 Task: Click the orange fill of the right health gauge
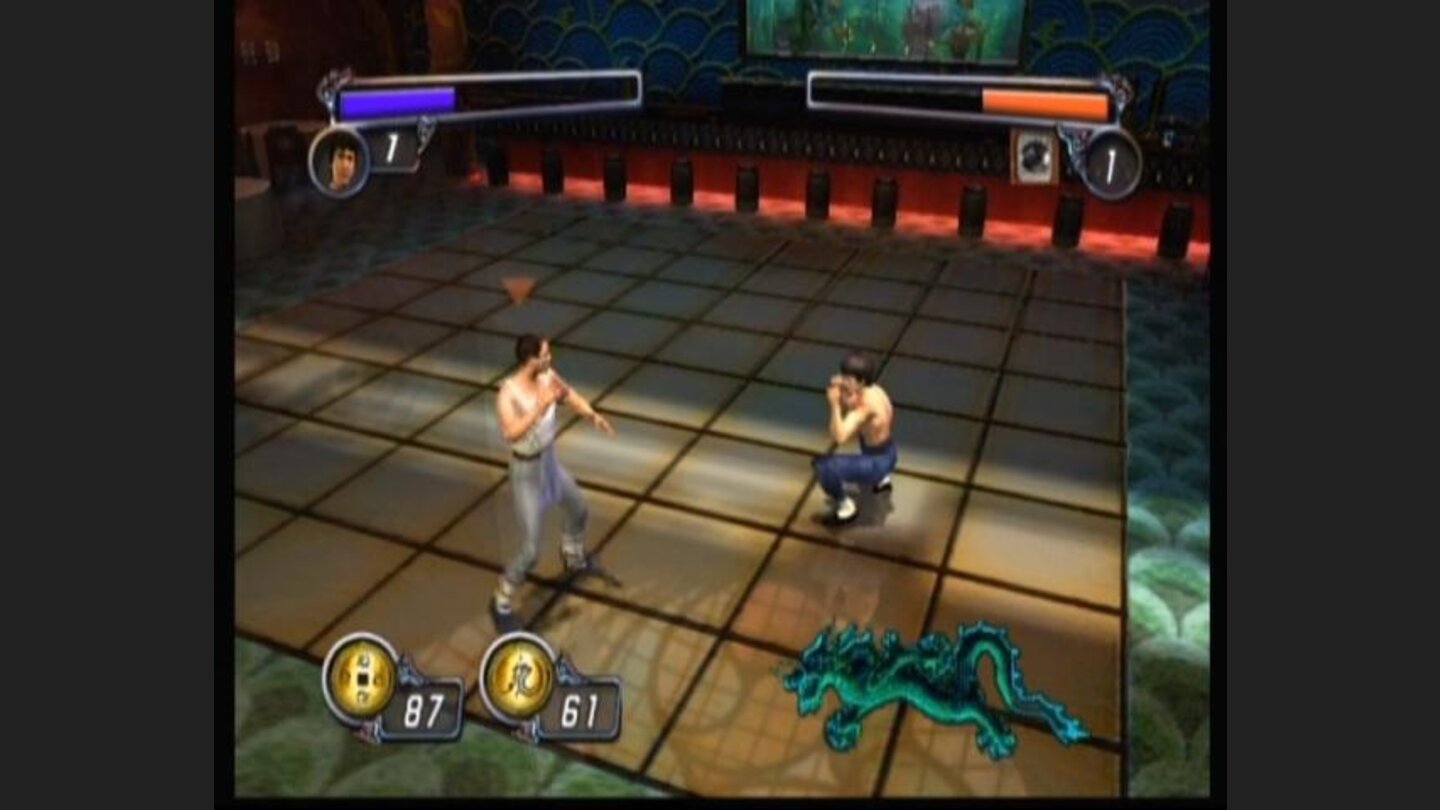pyautogui.click(x=1045, y=98)
